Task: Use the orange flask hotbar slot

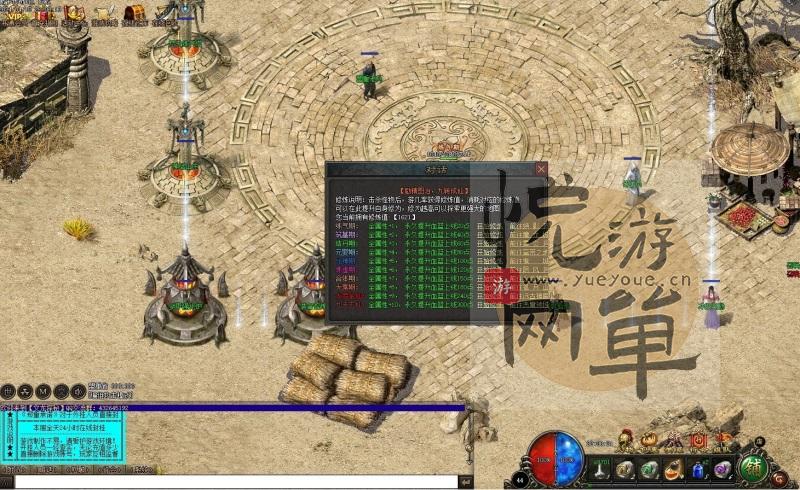Action: [x=673, y=469]
